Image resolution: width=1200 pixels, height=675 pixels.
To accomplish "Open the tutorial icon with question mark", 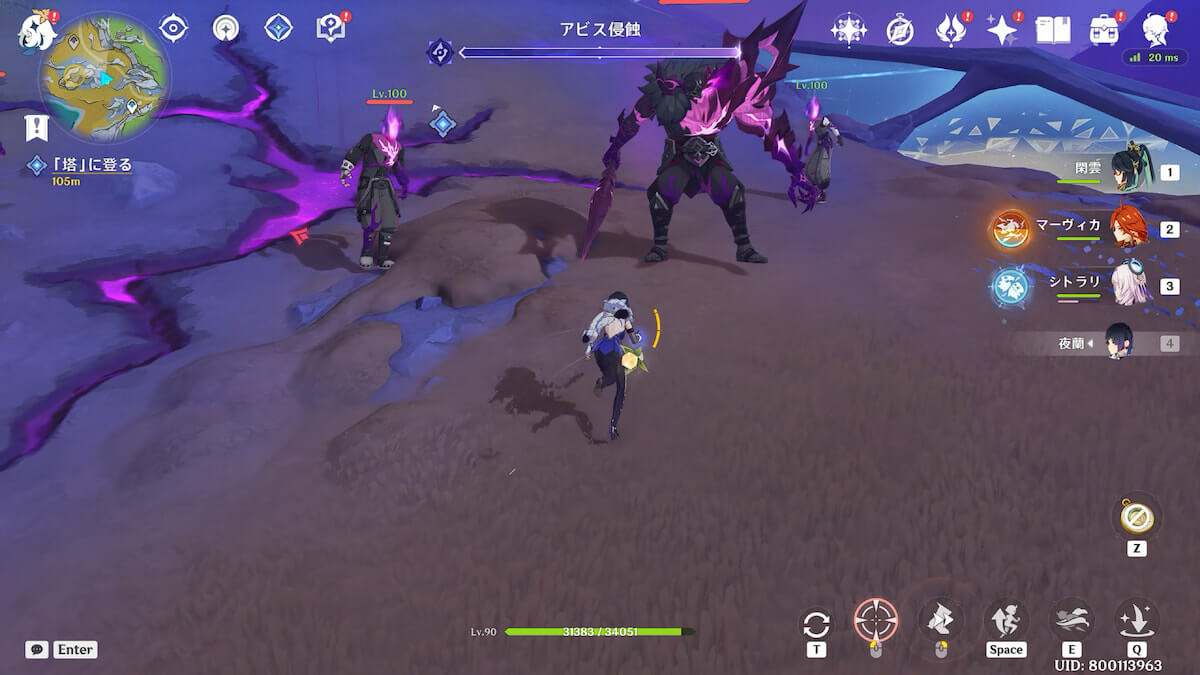I will (330, 28).
